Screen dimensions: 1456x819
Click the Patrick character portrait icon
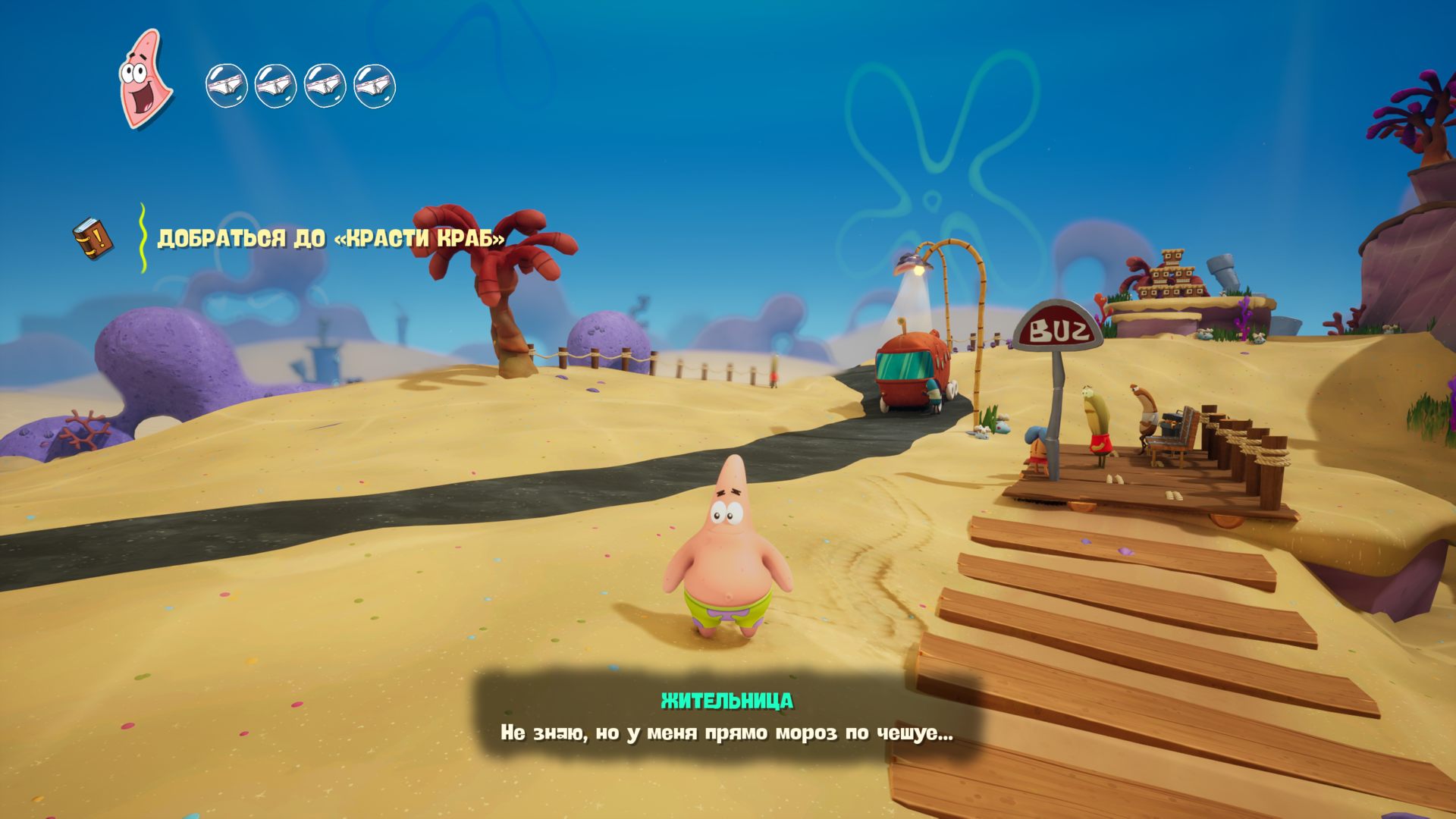tap(144, 79)
